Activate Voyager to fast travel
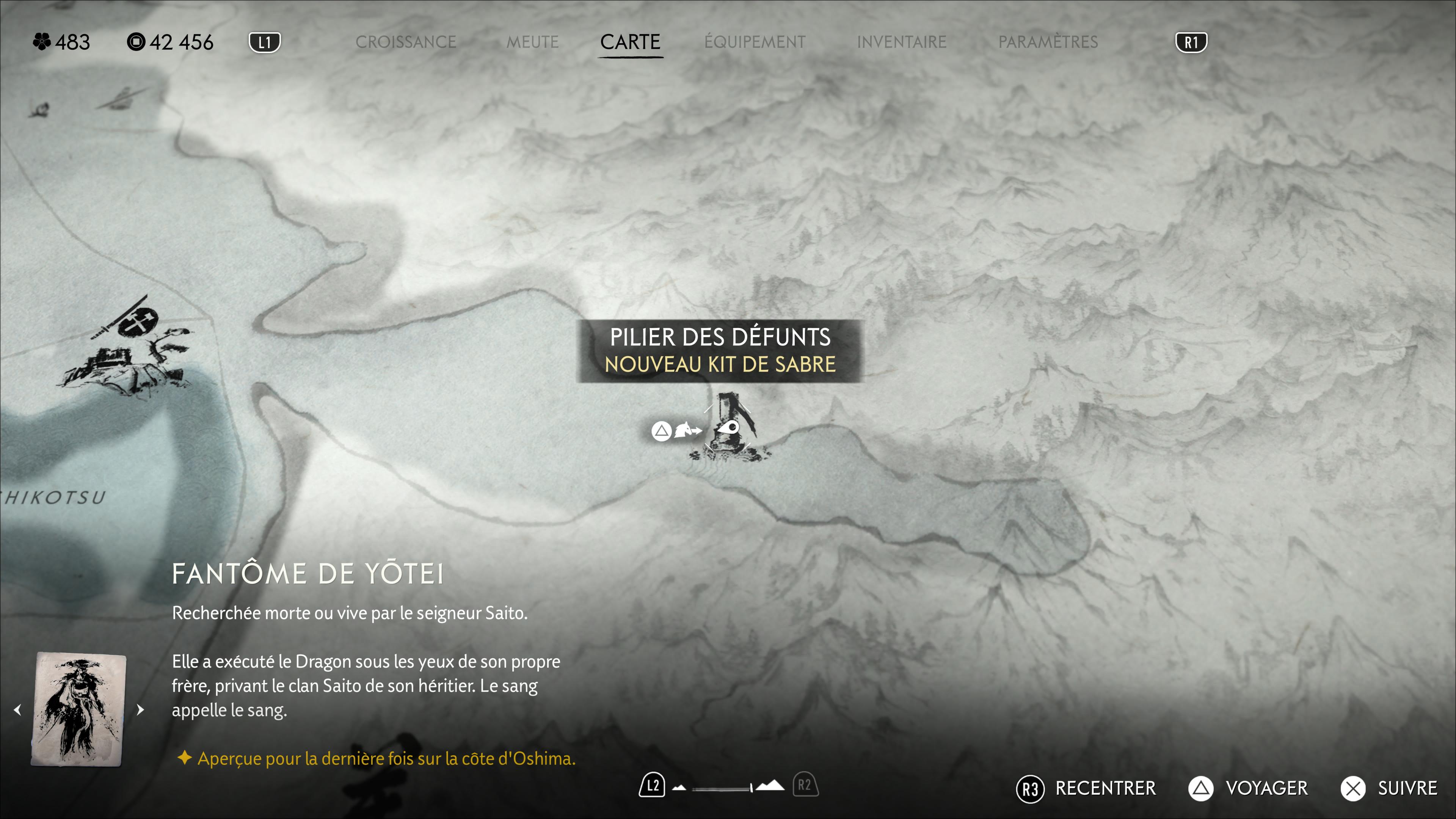The image size is (1456, 819). pyautogui.click(x=1248, y=788)
